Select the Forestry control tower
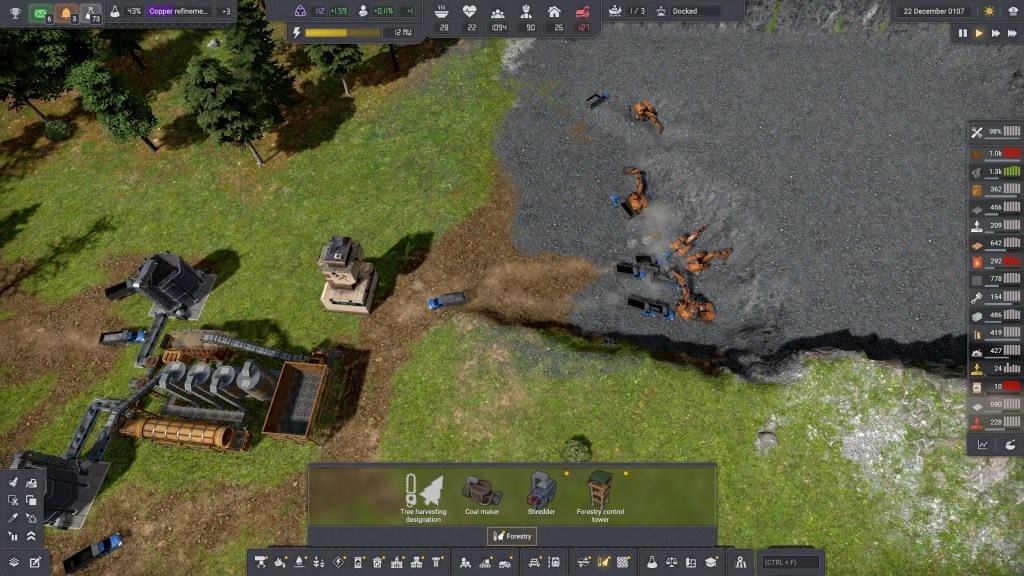 (x=600, y=494)
